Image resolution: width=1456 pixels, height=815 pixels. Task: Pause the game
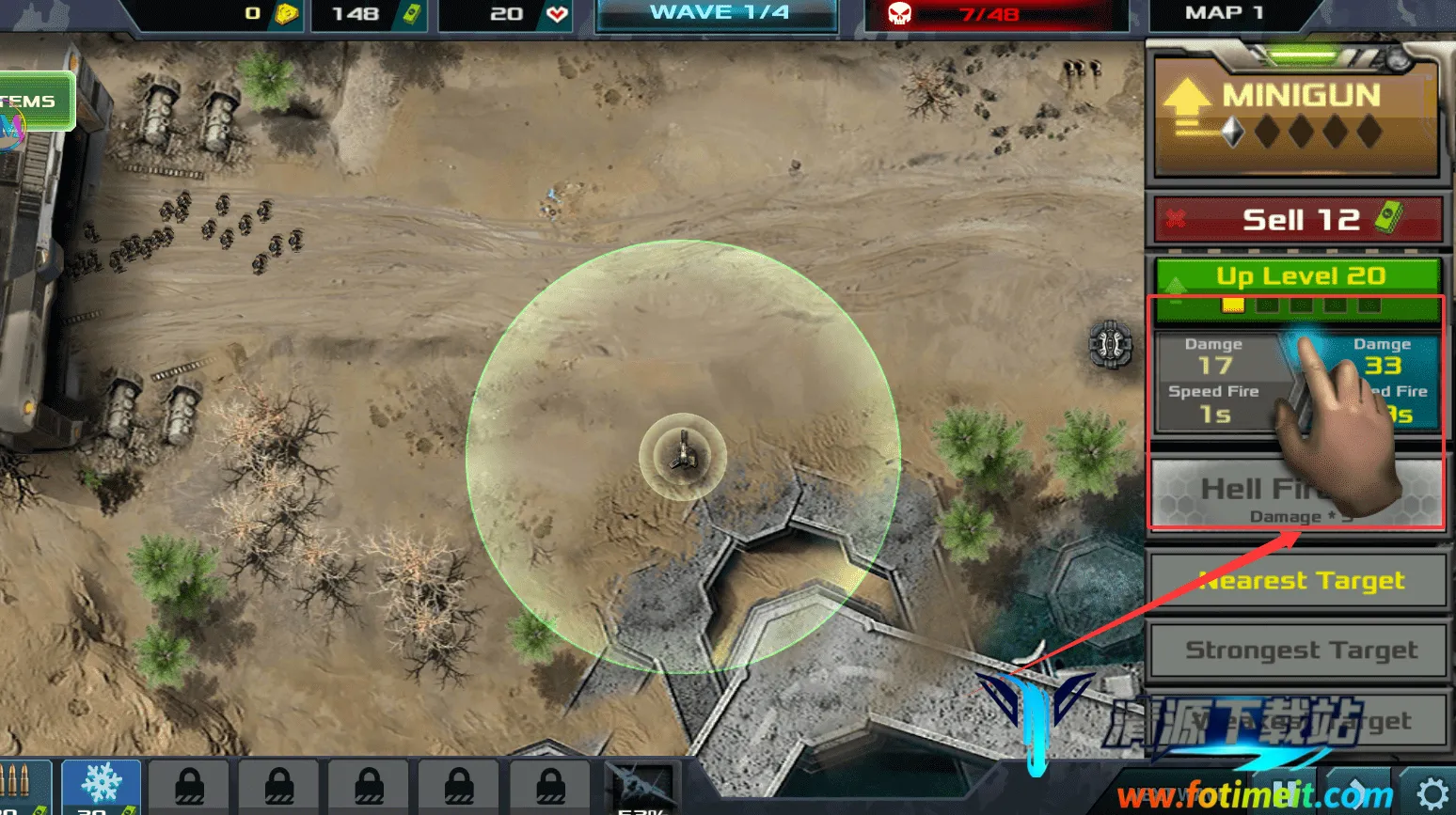[1287, 793]
